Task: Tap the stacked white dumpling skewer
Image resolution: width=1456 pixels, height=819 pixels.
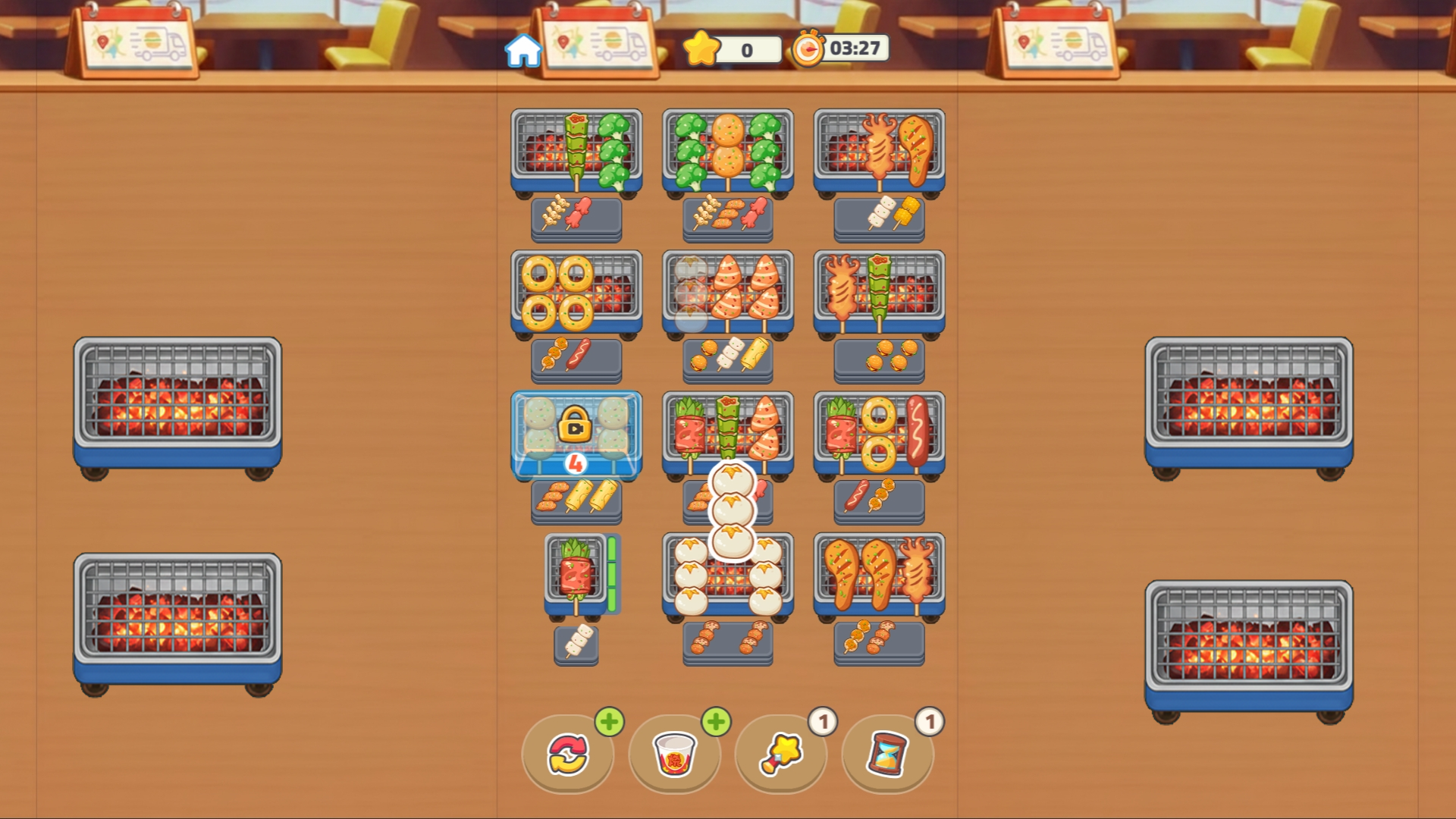Action: [x=732, y=508]
